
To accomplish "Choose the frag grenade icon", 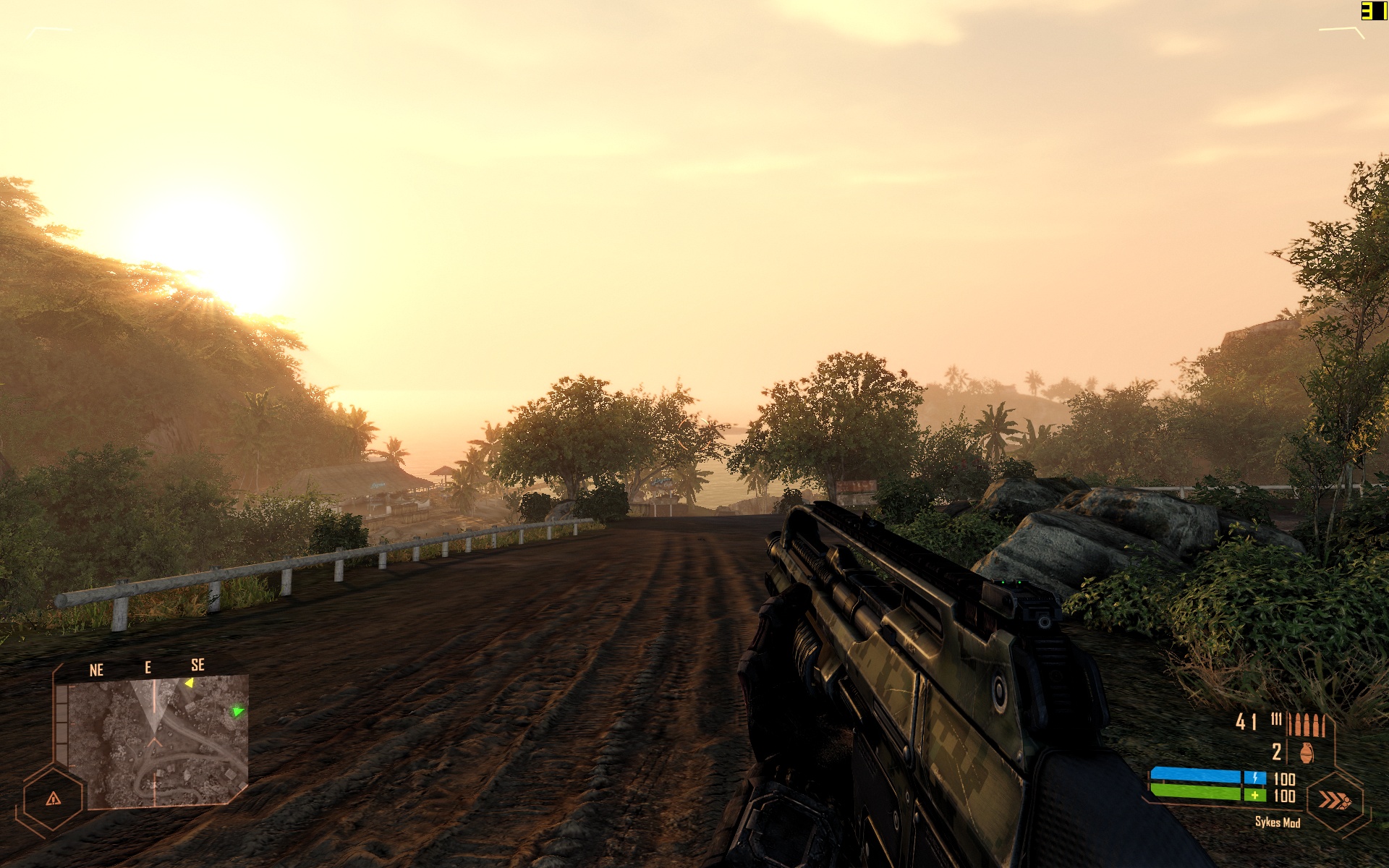I will coord(1306,753).
